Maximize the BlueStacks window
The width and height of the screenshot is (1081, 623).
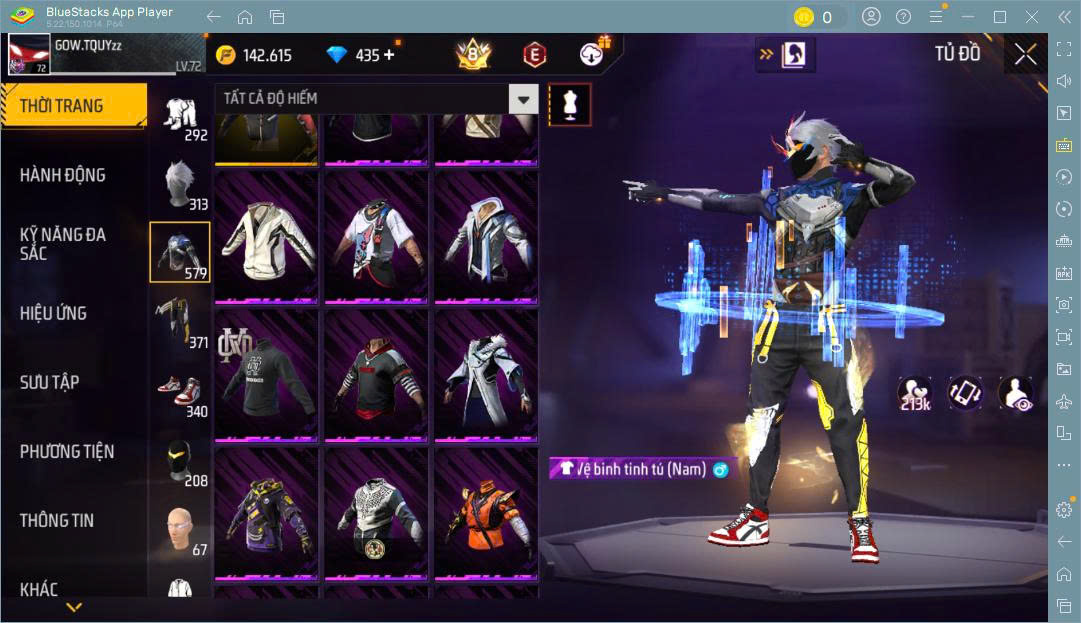[x=999, y=17]
